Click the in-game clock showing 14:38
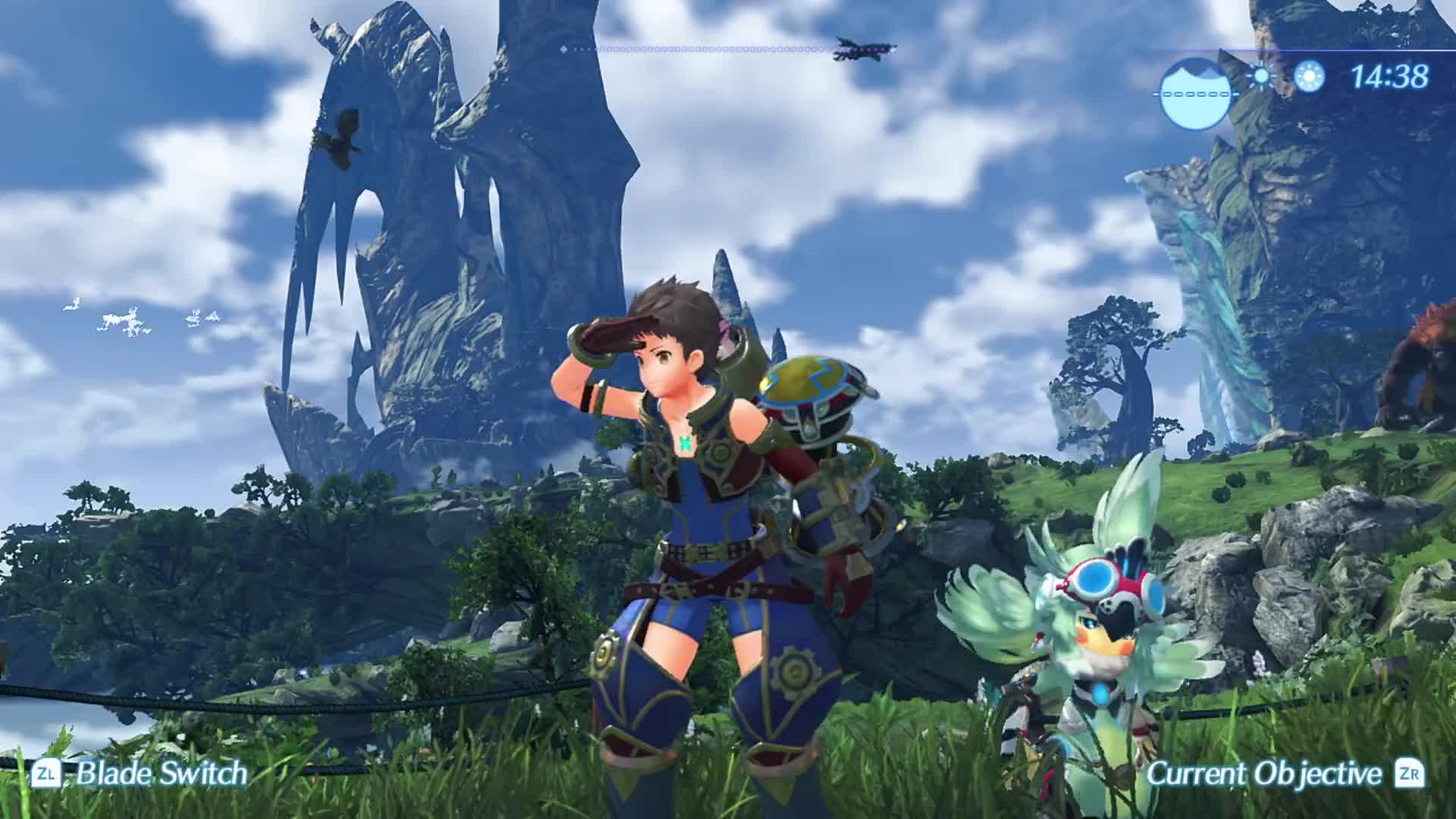This screenshot has height=819, width=1456. (1392, 75)
